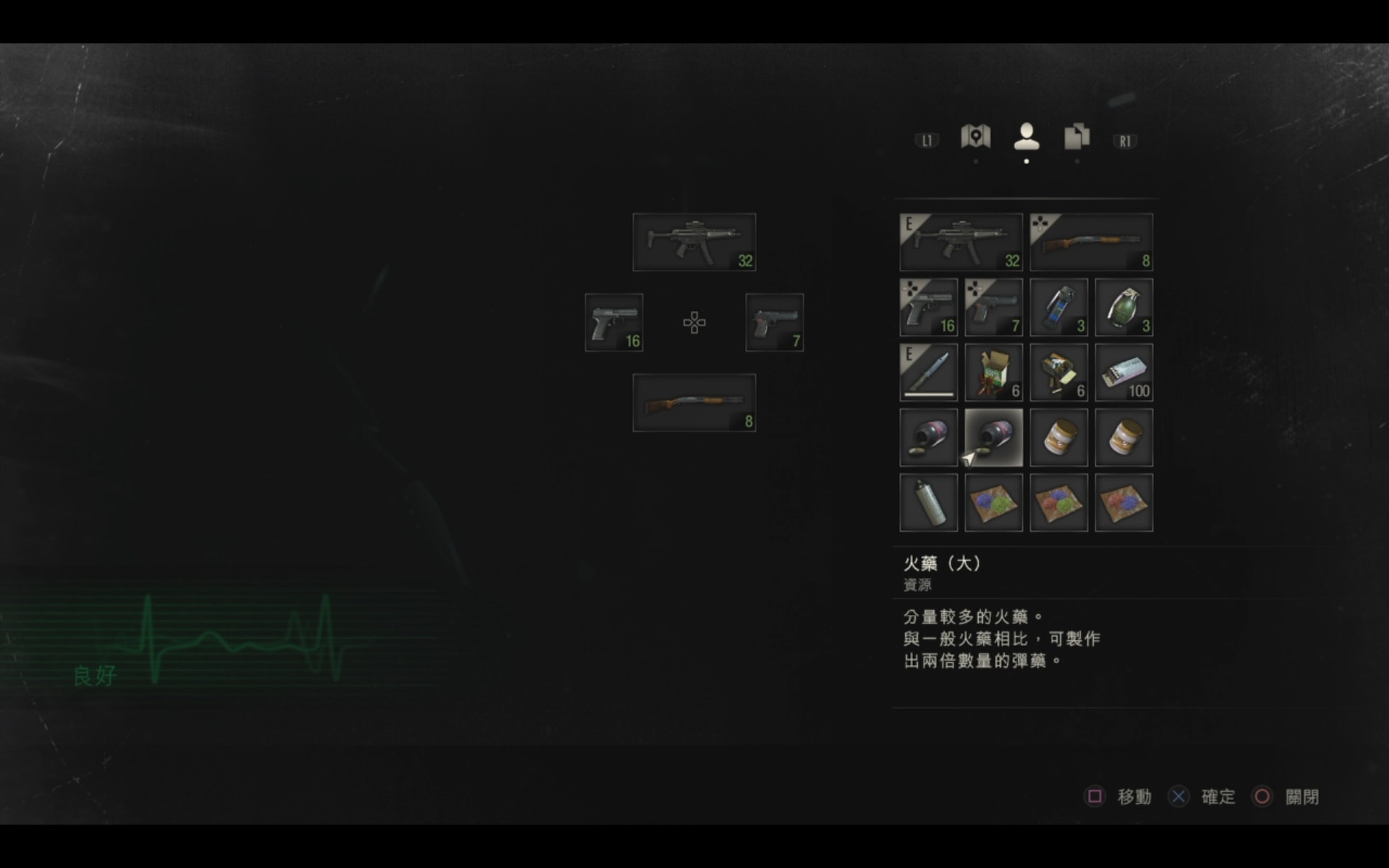
Task: Select the inventory handgun with 7 rounds
Action: pyautogui.click(x=993, y=307)
